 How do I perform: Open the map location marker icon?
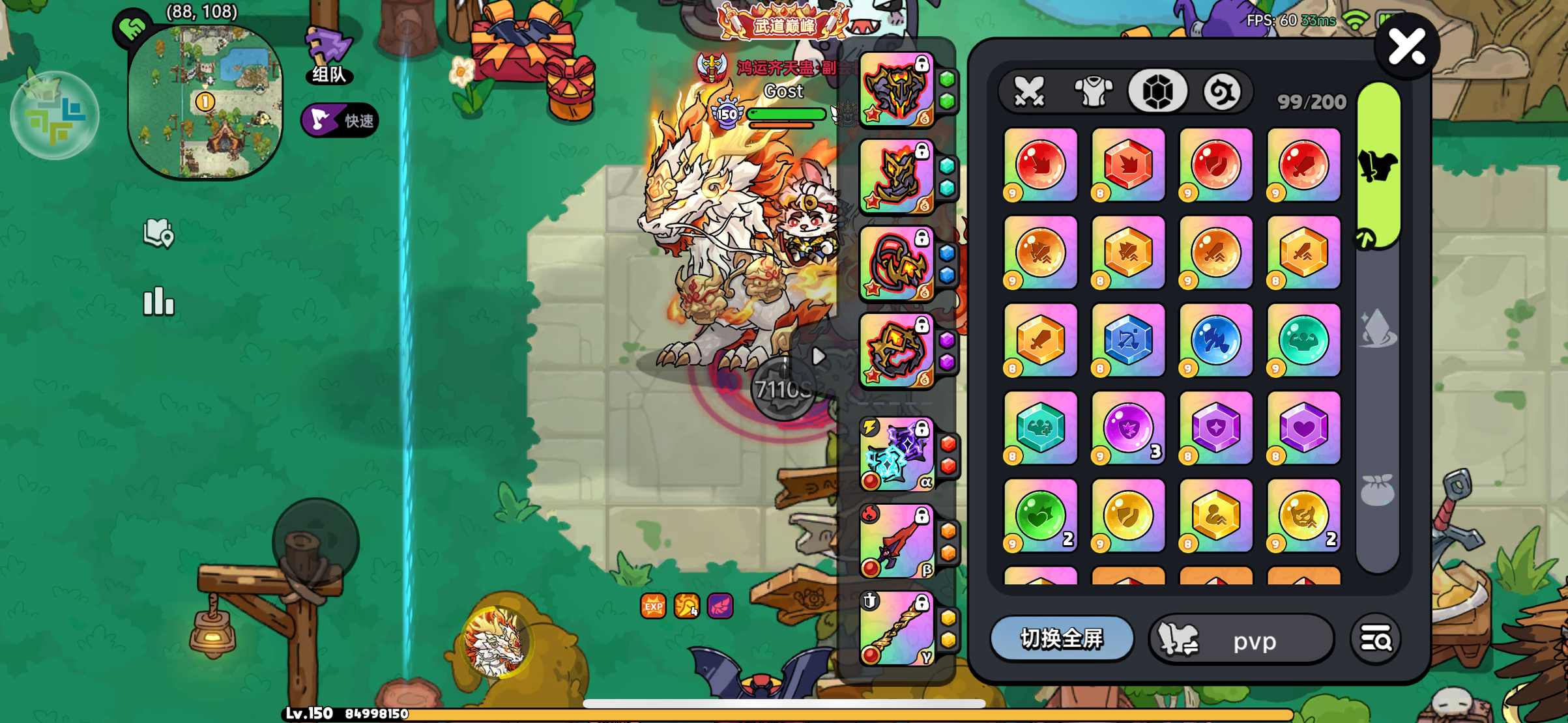(158, 233)
